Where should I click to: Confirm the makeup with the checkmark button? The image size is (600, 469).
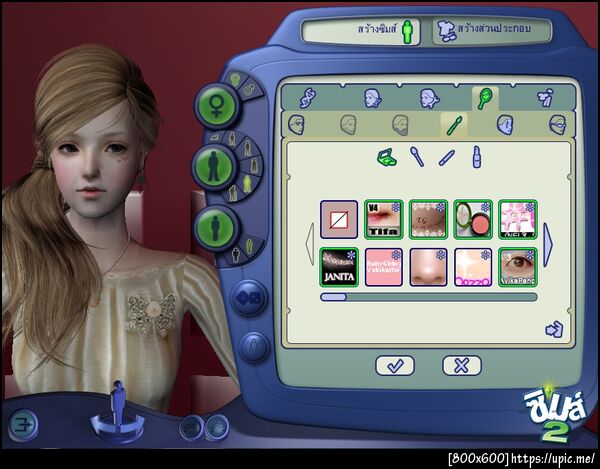tap(395, 366)
